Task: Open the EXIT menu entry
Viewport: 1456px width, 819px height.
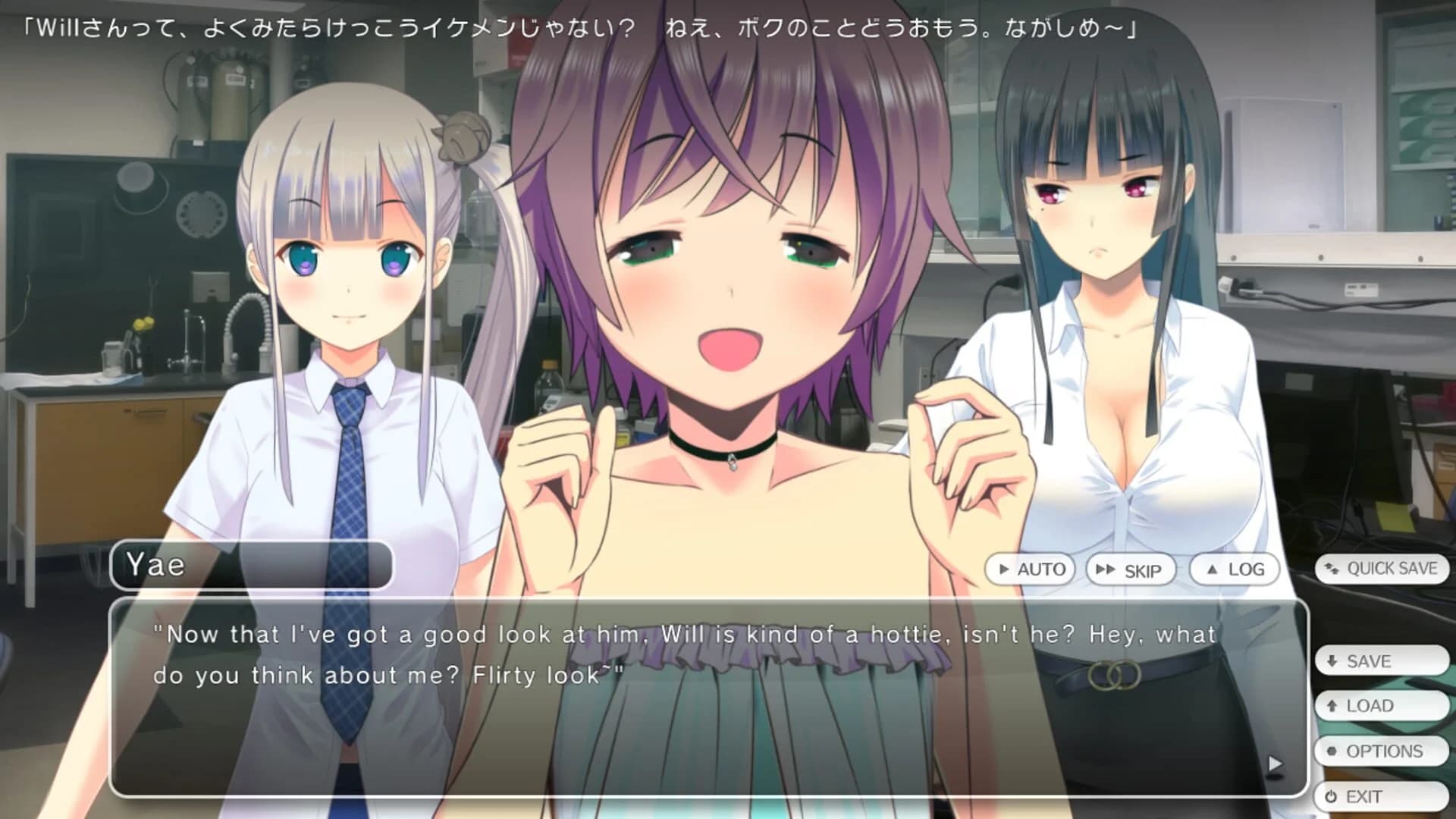Action: [1380, 796]
